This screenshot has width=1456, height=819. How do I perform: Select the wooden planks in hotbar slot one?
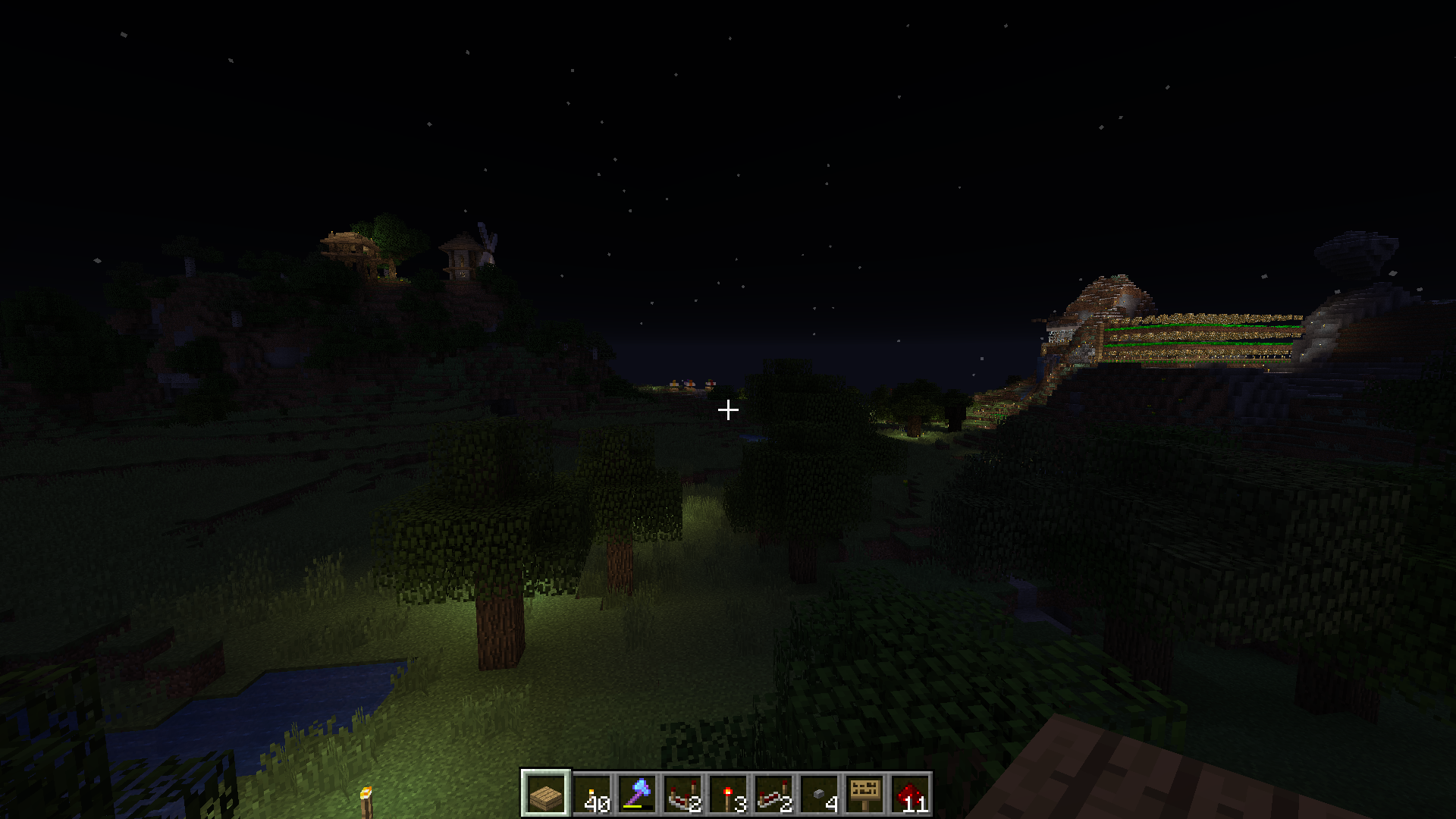coord(546,795)
